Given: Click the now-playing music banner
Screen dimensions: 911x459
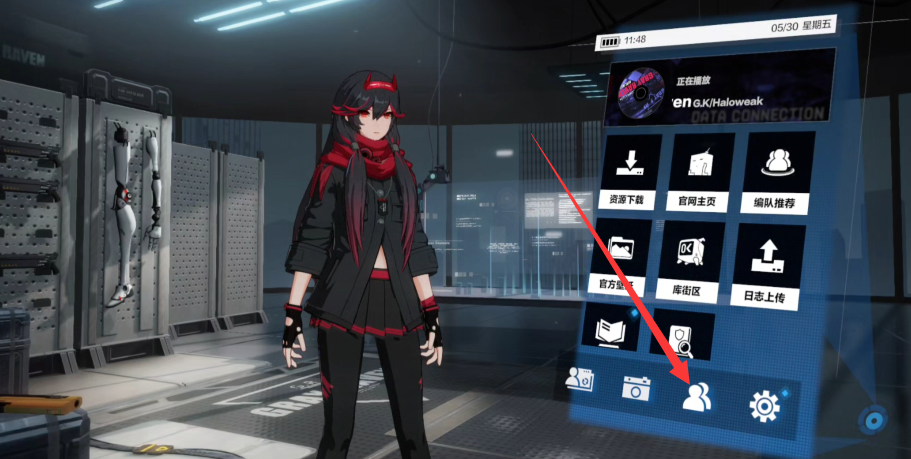Looking at the screenshot, I should tap(719, 87).
